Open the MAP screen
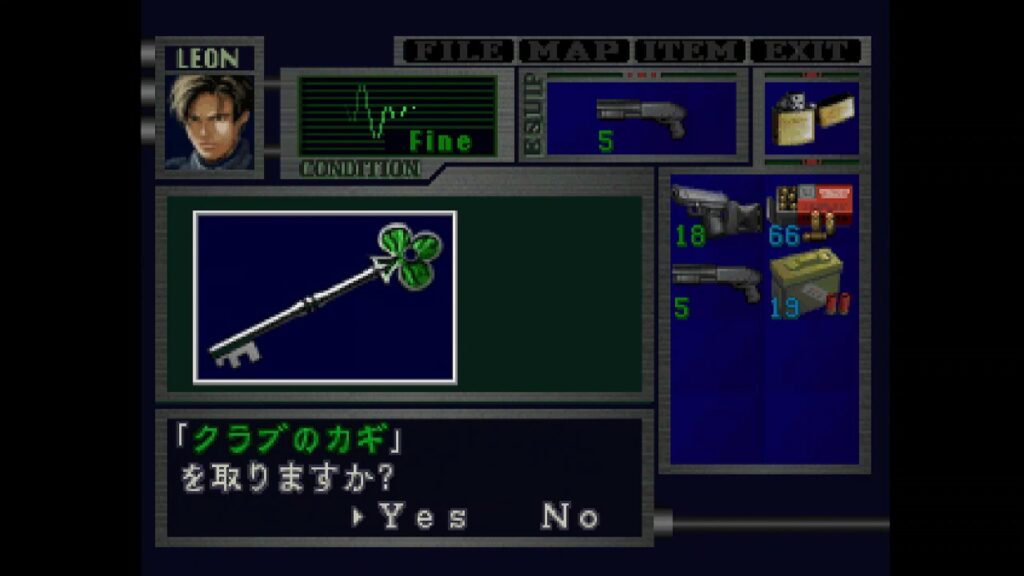The image size is (1024, 576). [577, 51]
